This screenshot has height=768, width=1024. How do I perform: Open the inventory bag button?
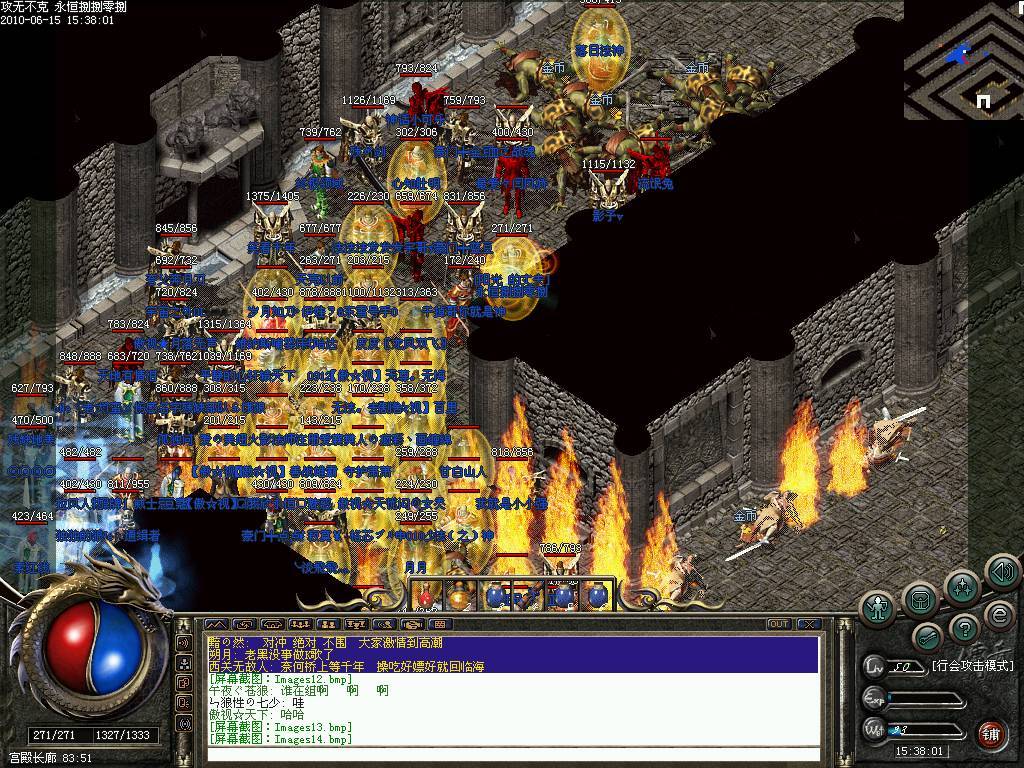(920, 598)
